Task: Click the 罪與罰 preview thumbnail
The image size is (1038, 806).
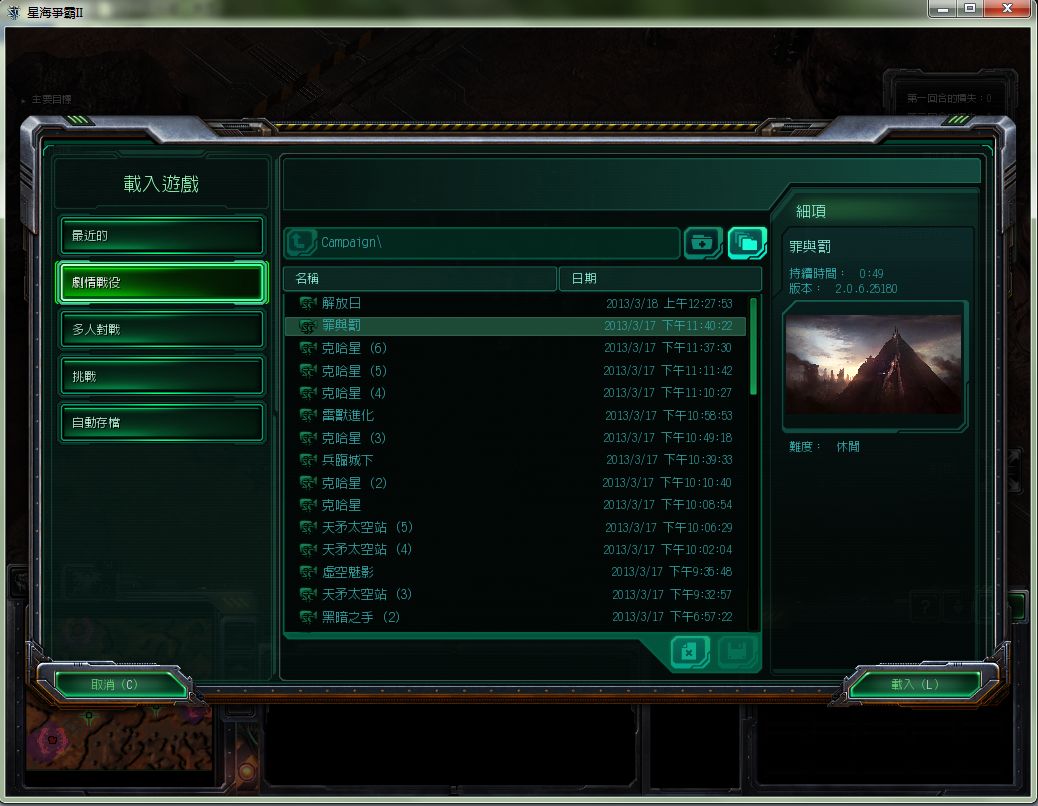Action: coord(874,364)
